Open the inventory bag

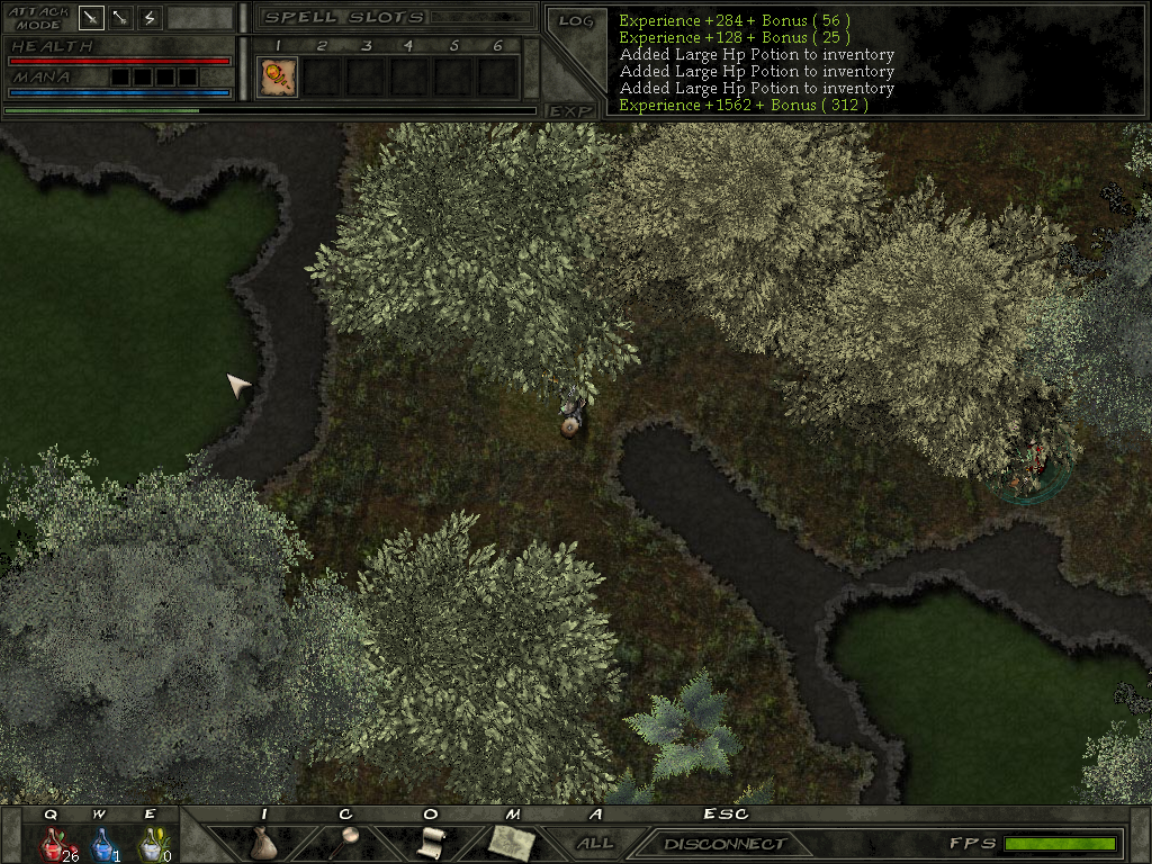coord(264,843)
